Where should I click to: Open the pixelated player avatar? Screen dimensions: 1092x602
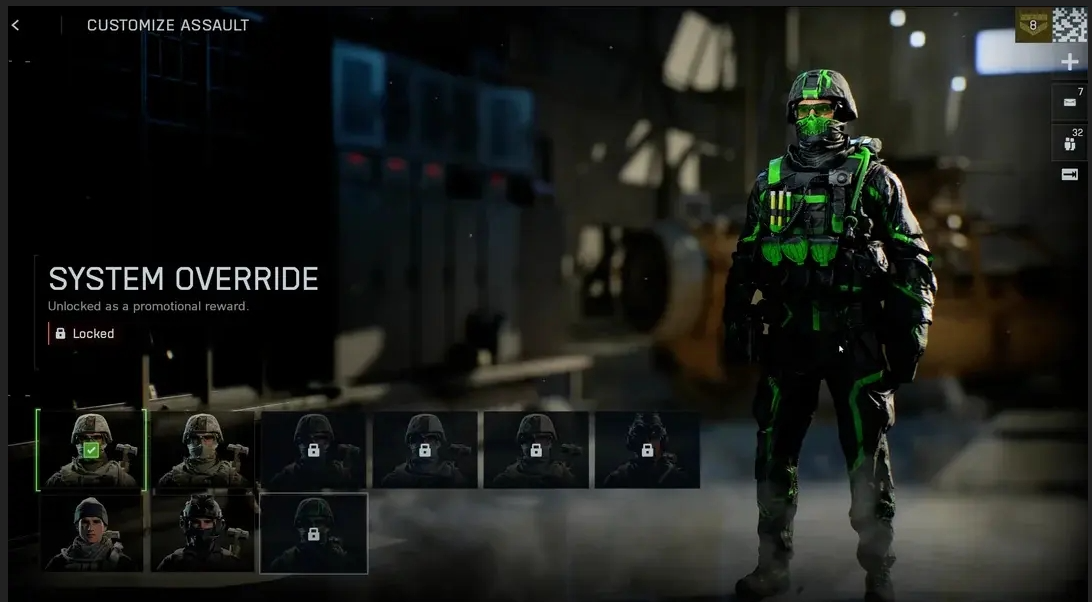pyautogui.click(x=1070, y=25)
